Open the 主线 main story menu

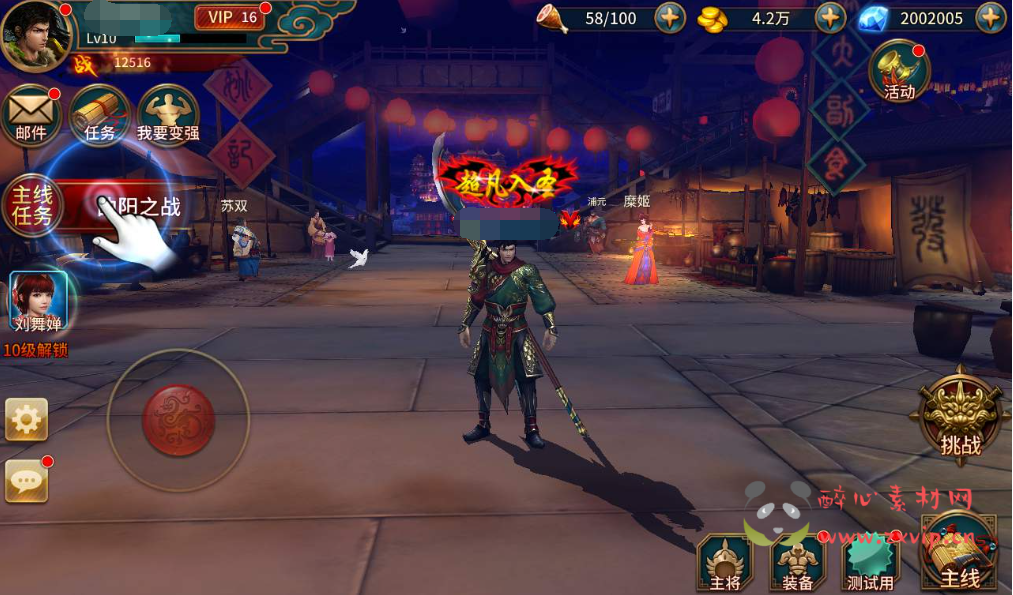point(958,558)
